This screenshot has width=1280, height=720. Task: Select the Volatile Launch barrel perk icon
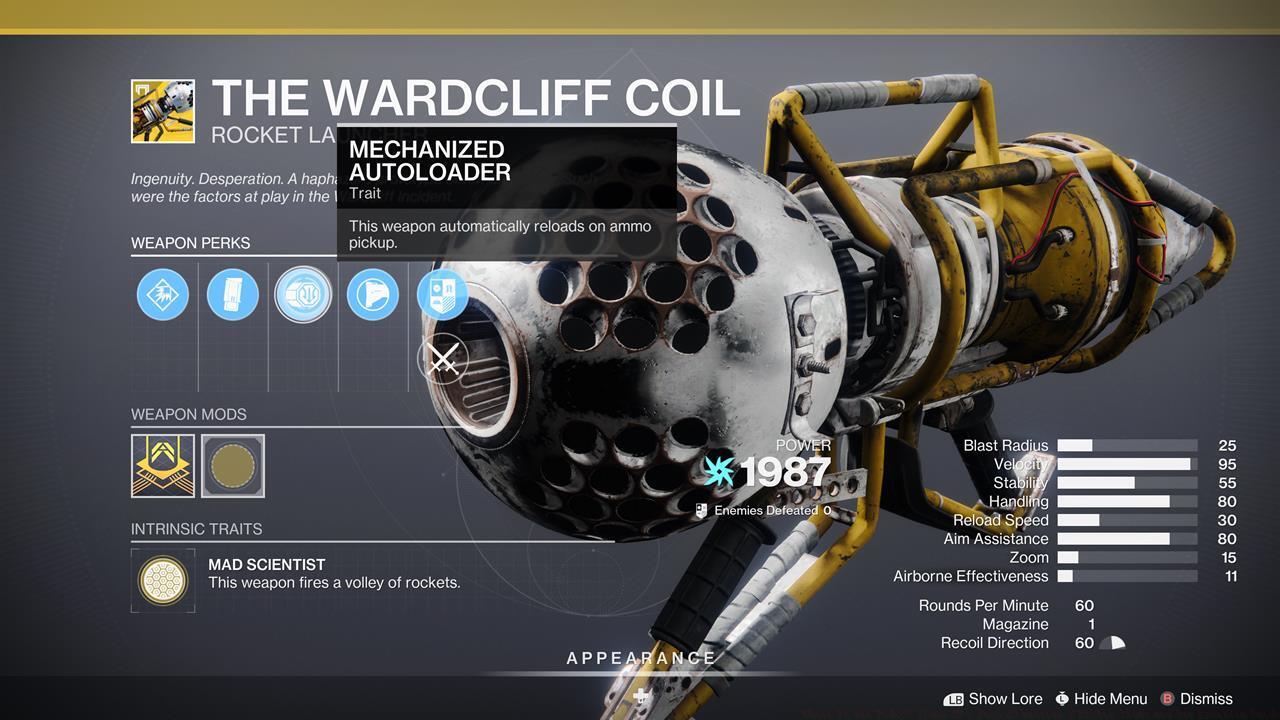tap(163, 294)
